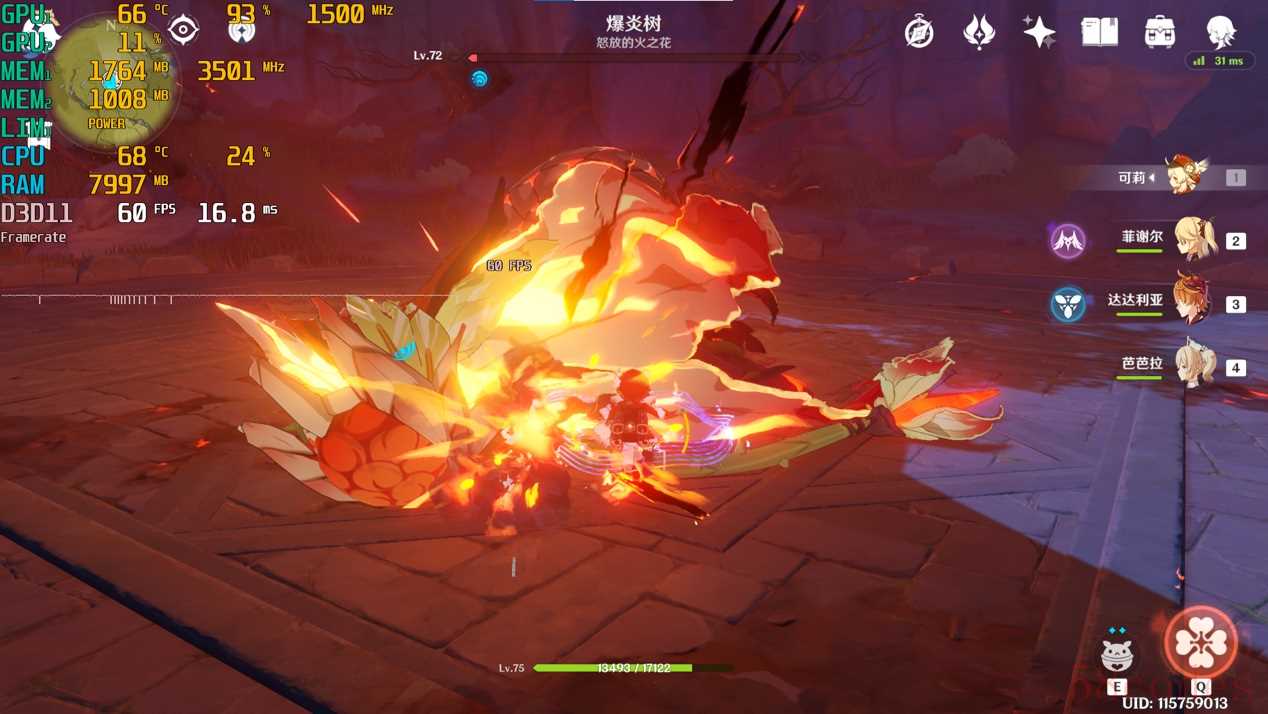Open the backpack inventory
The image size is (1268, 714).
[x=1160, y=32]
